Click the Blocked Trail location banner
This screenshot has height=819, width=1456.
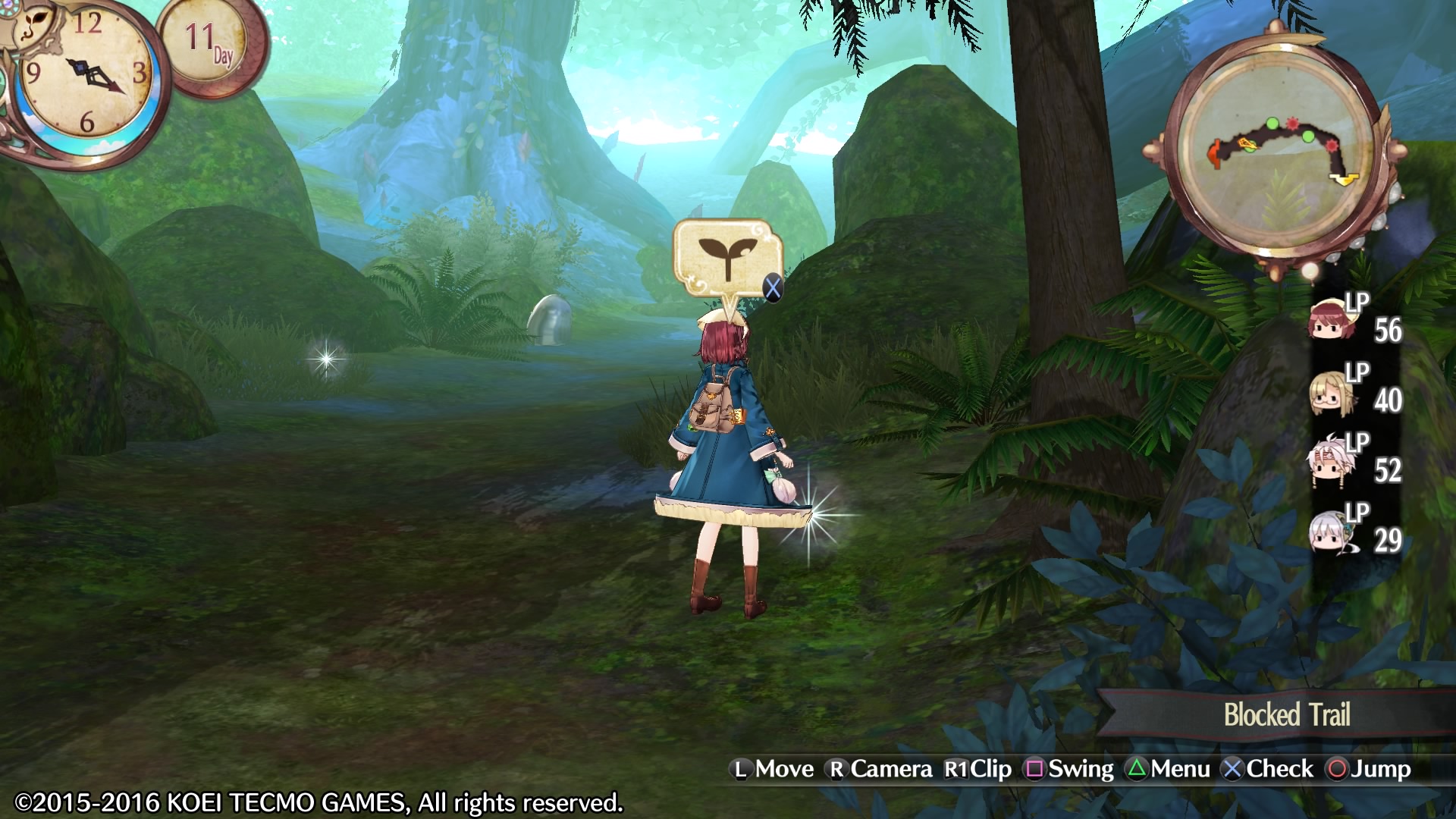click(x=1286, y=714)
